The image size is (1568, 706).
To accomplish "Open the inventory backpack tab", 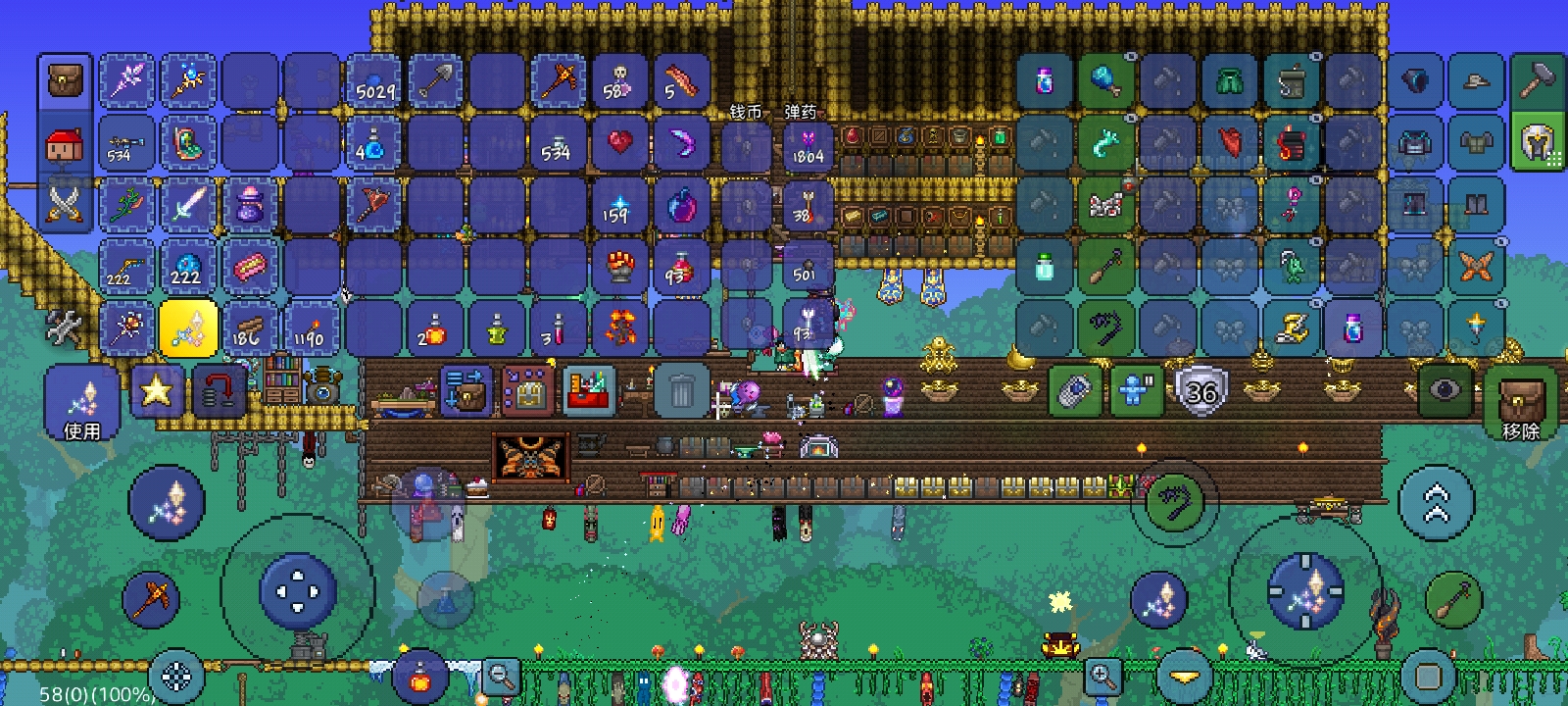I will tap(65, 80).
